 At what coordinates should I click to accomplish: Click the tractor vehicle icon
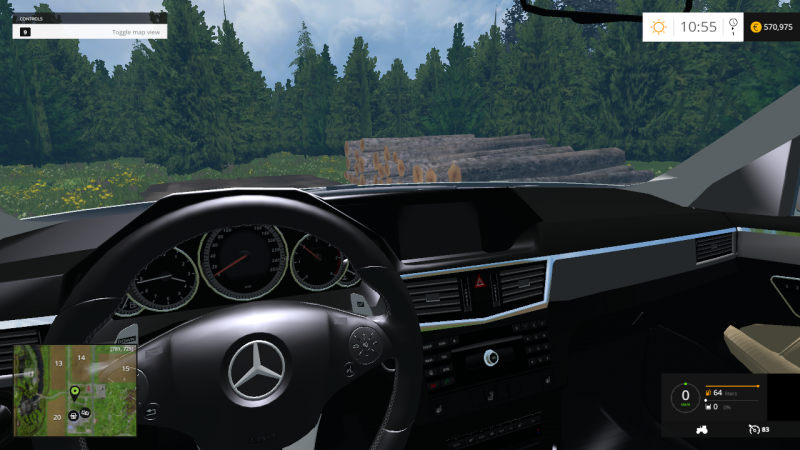702,429
